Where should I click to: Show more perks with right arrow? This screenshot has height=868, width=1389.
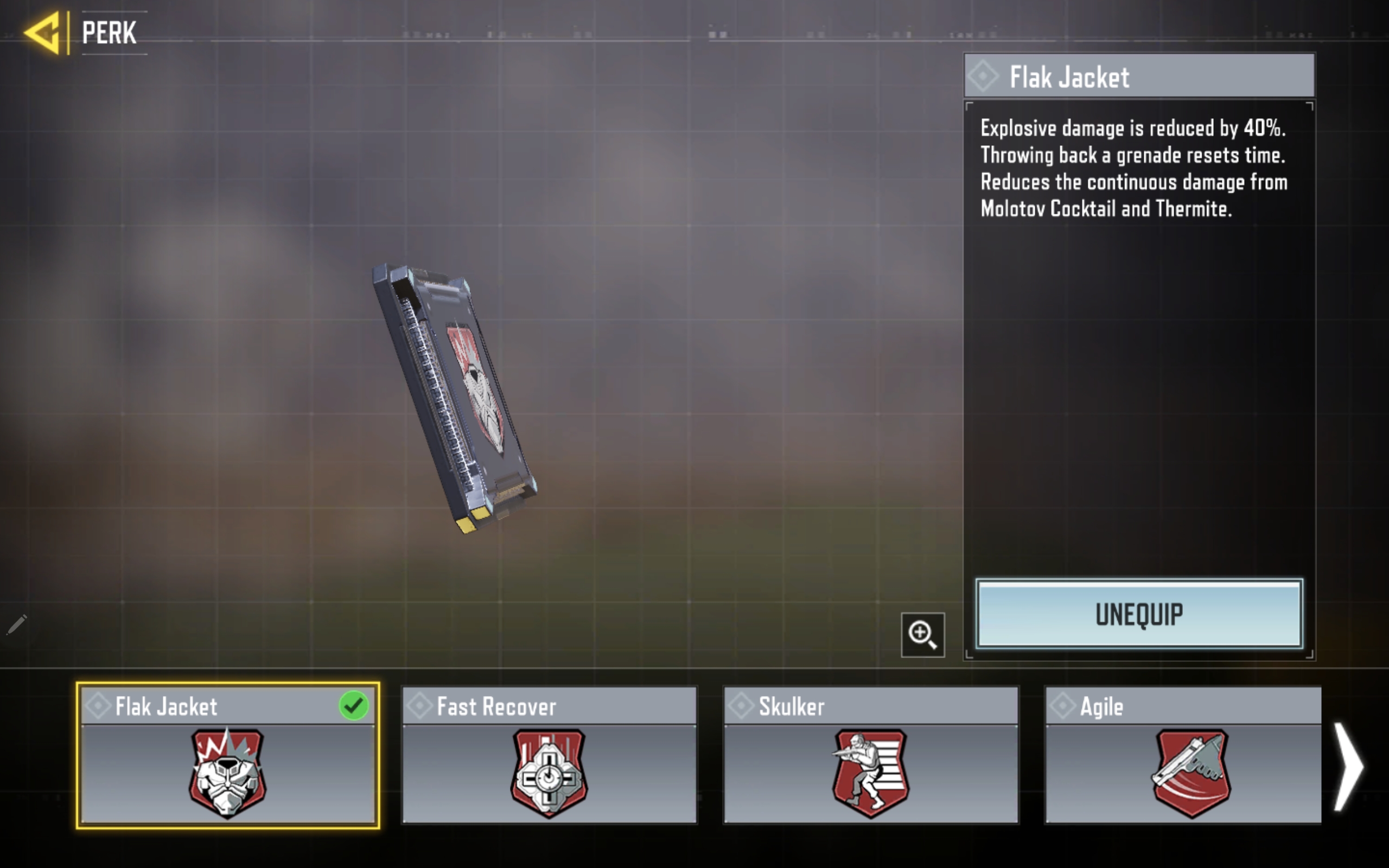click(1348, 767)
